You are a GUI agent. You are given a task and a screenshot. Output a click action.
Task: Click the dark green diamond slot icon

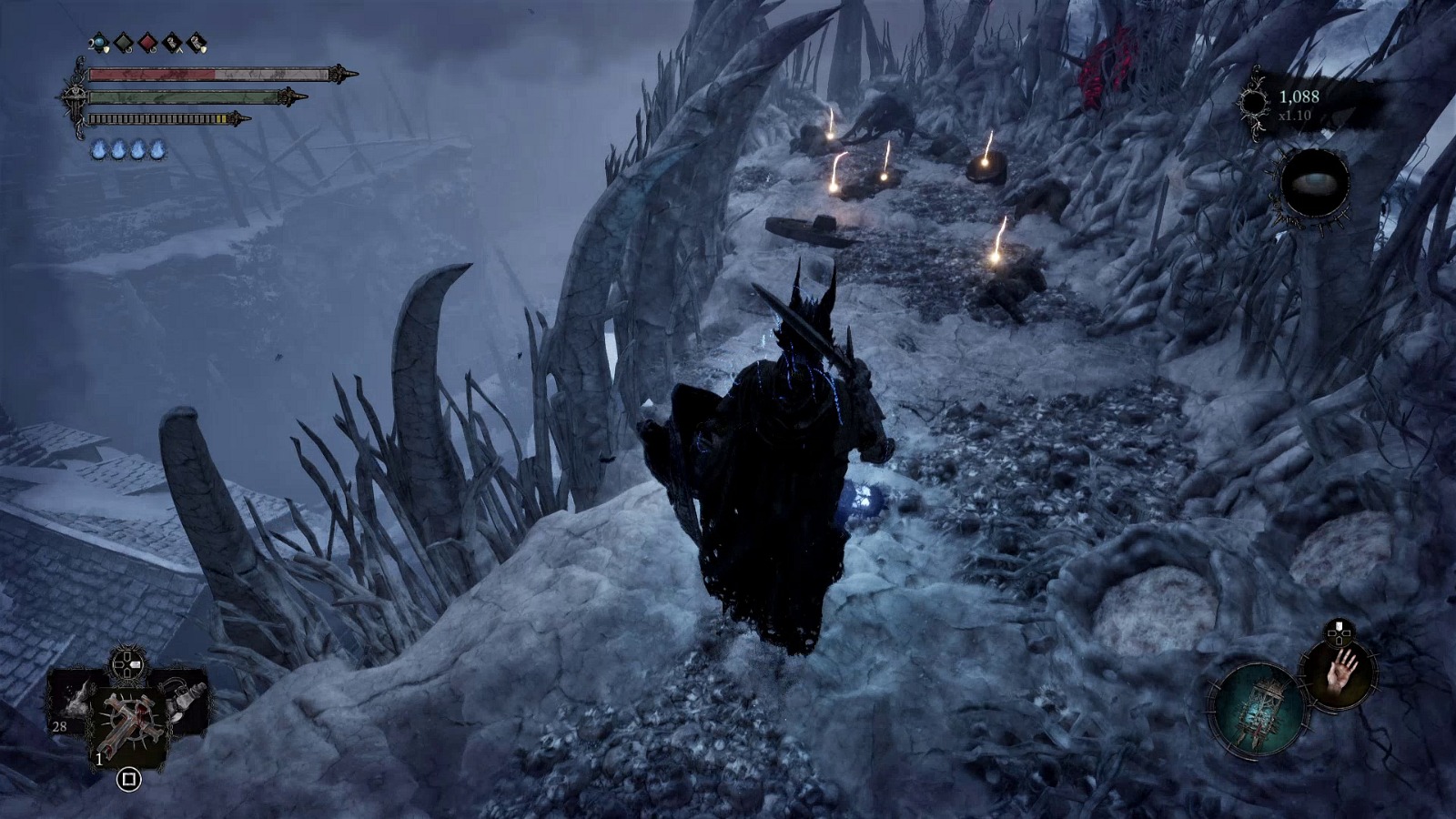(x=123, y=42)
